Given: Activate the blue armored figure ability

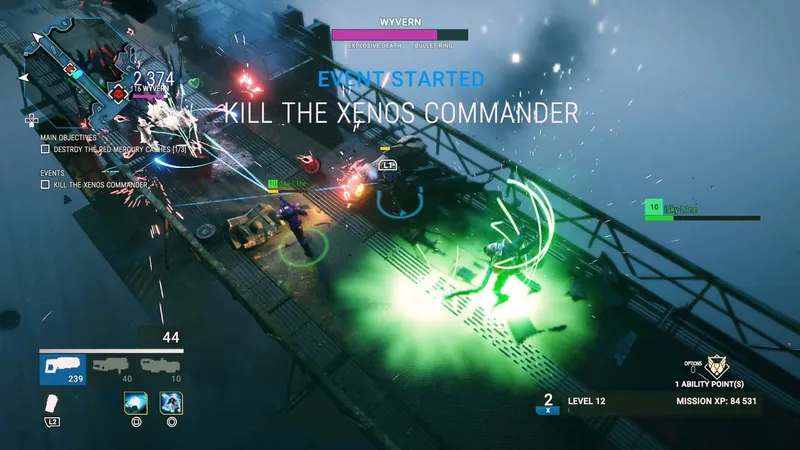Looking at the screenshot, I should pyautogui.click(x=171, y=402).
